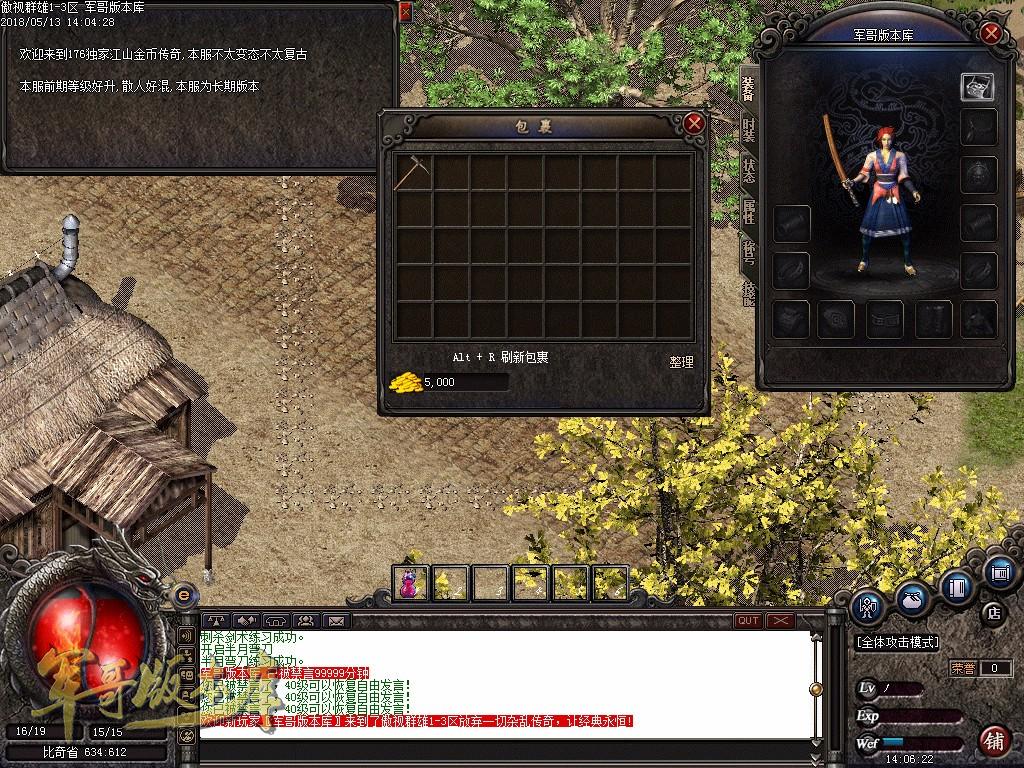Click the OUT button above chat
Viewport: 1024px width, 768px height.
pyautogui.click(x=747, y=621)
